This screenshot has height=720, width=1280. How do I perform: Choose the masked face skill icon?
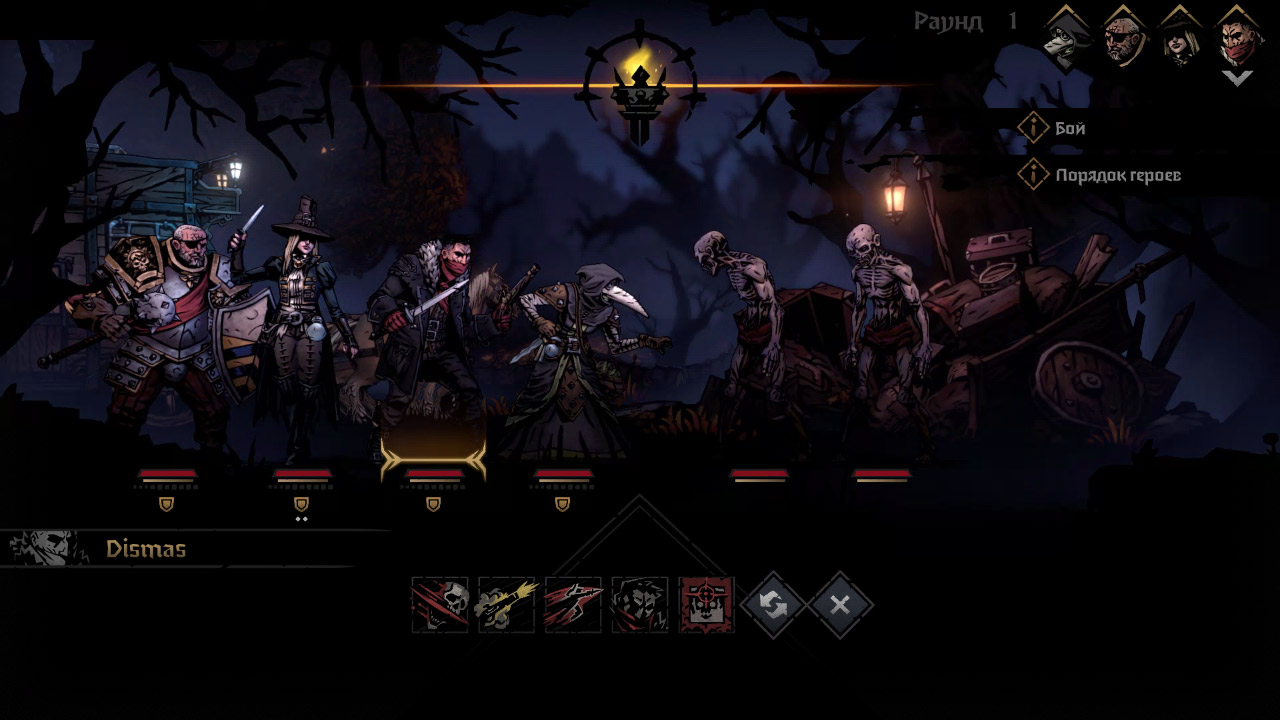640,604
